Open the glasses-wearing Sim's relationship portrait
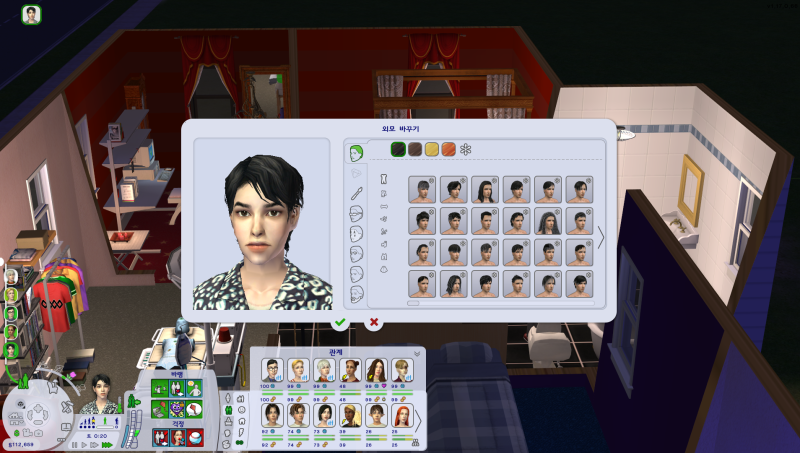Viewport: 800px width, 453px height. (271, 369)
